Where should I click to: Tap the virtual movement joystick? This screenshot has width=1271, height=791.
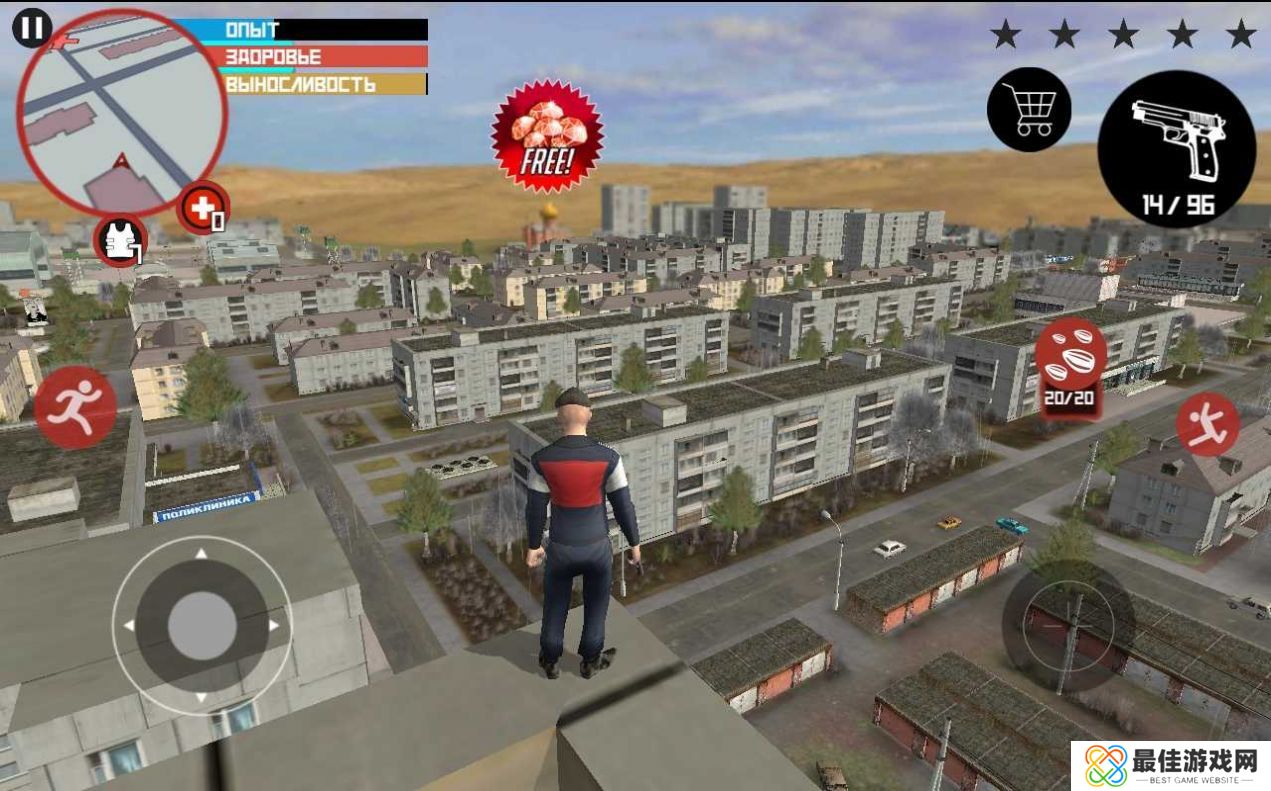point(202,626)
